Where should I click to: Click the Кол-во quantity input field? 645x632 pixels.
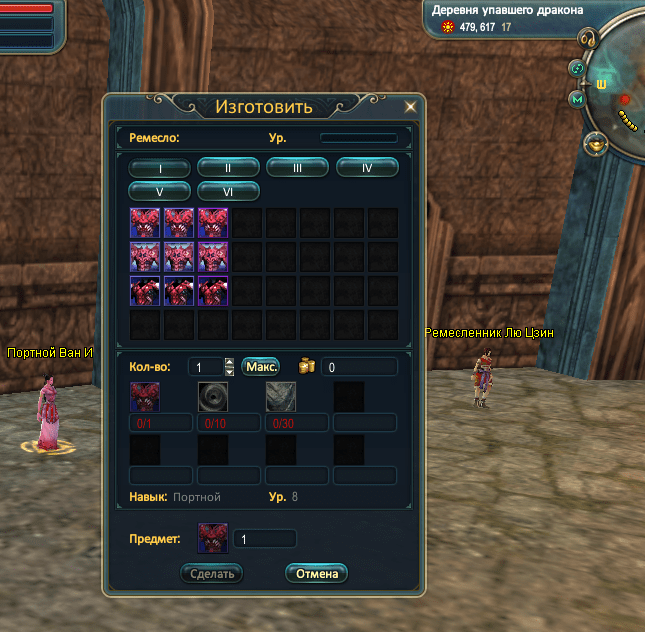[x=204, y=367]
